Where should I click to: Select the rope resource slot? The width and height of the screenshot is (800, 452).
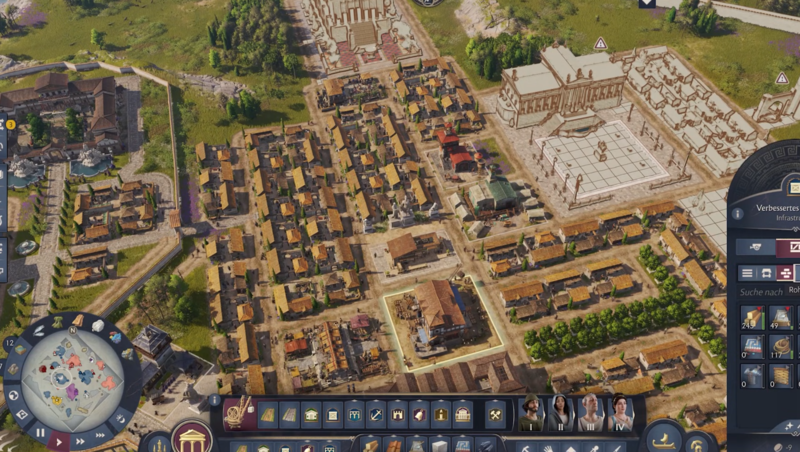(x=781, y=347)
